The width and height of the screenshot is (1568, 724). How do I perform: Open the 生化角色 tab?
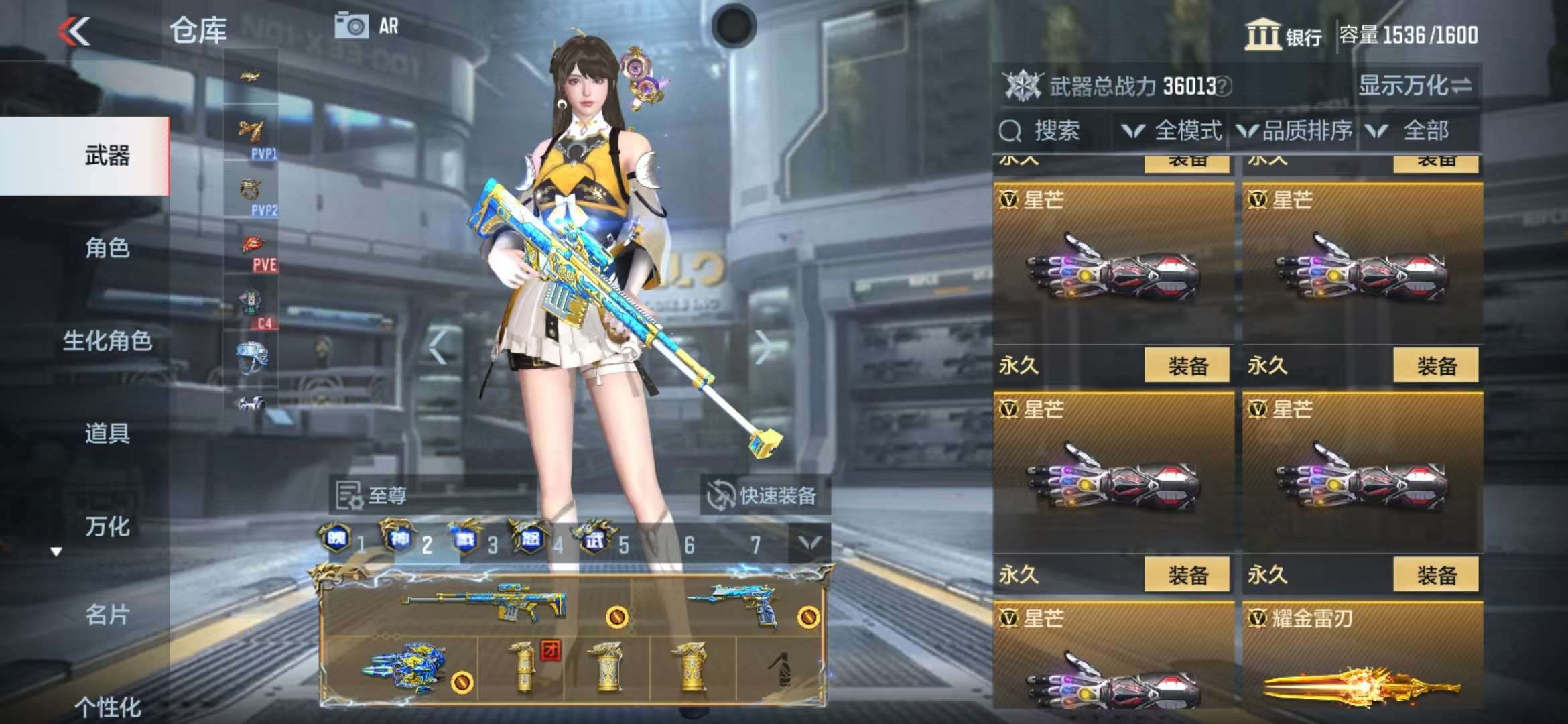coord(107,341)
